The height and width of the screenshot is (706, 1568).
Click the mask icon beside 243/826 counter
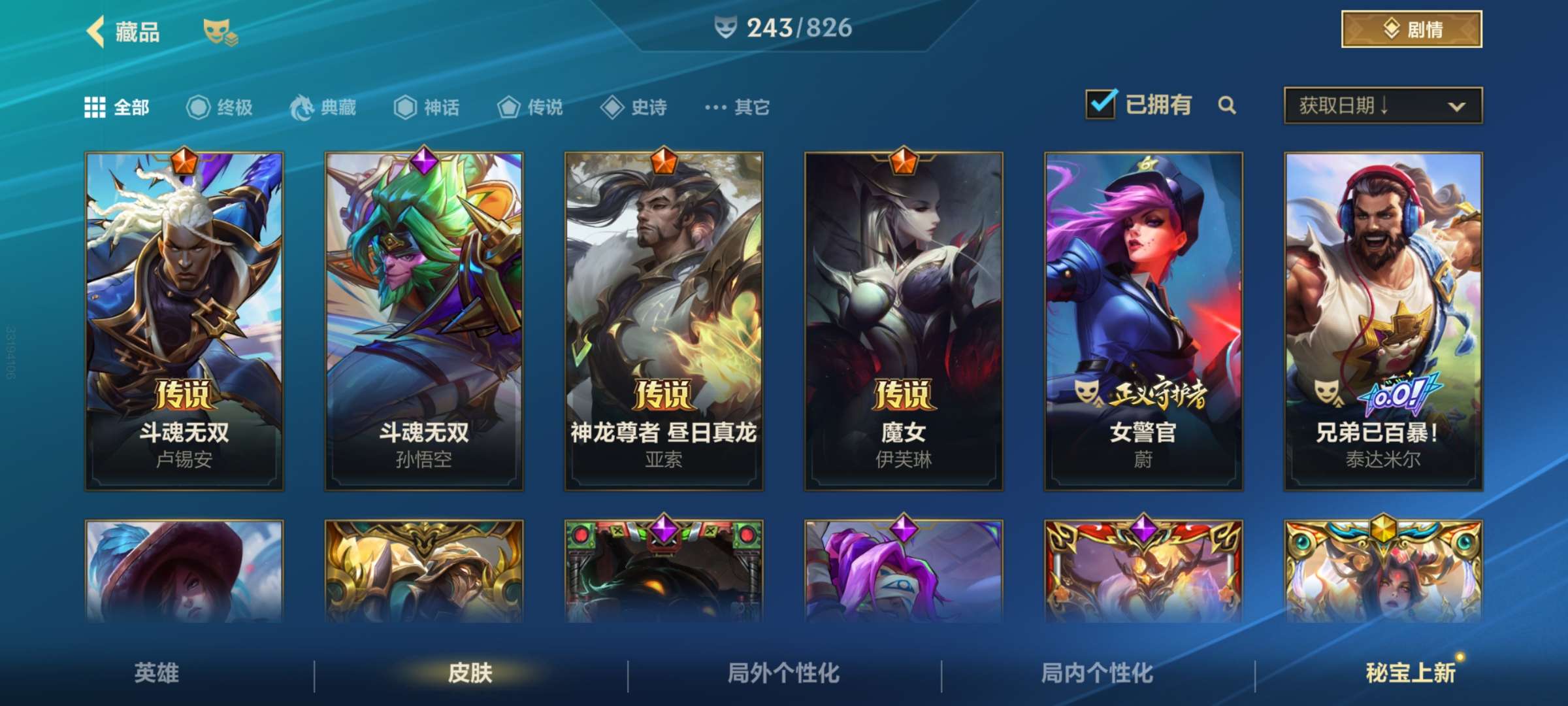tap(727, 27)
